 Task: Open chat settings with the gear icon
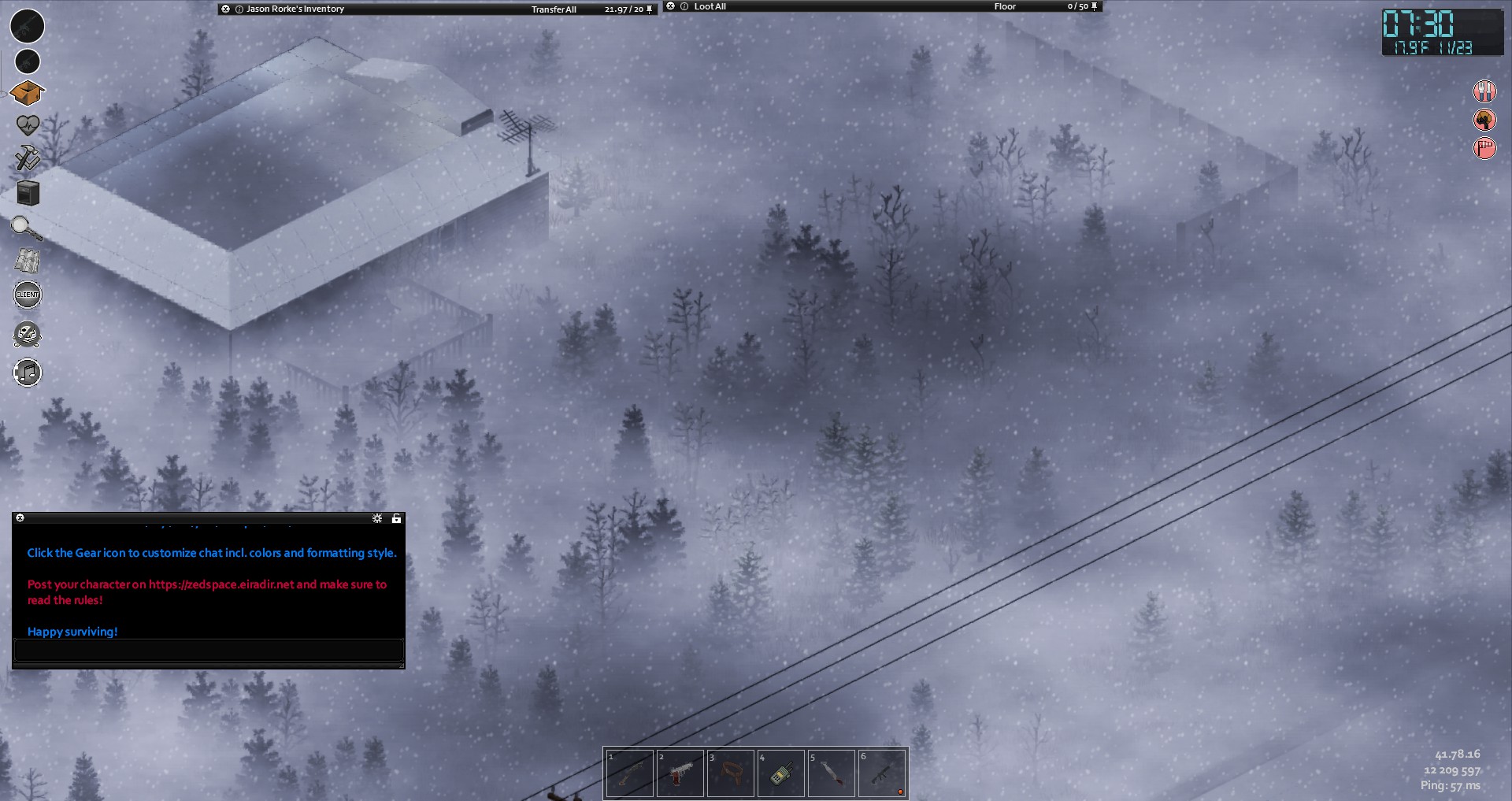tap(377, 518)
